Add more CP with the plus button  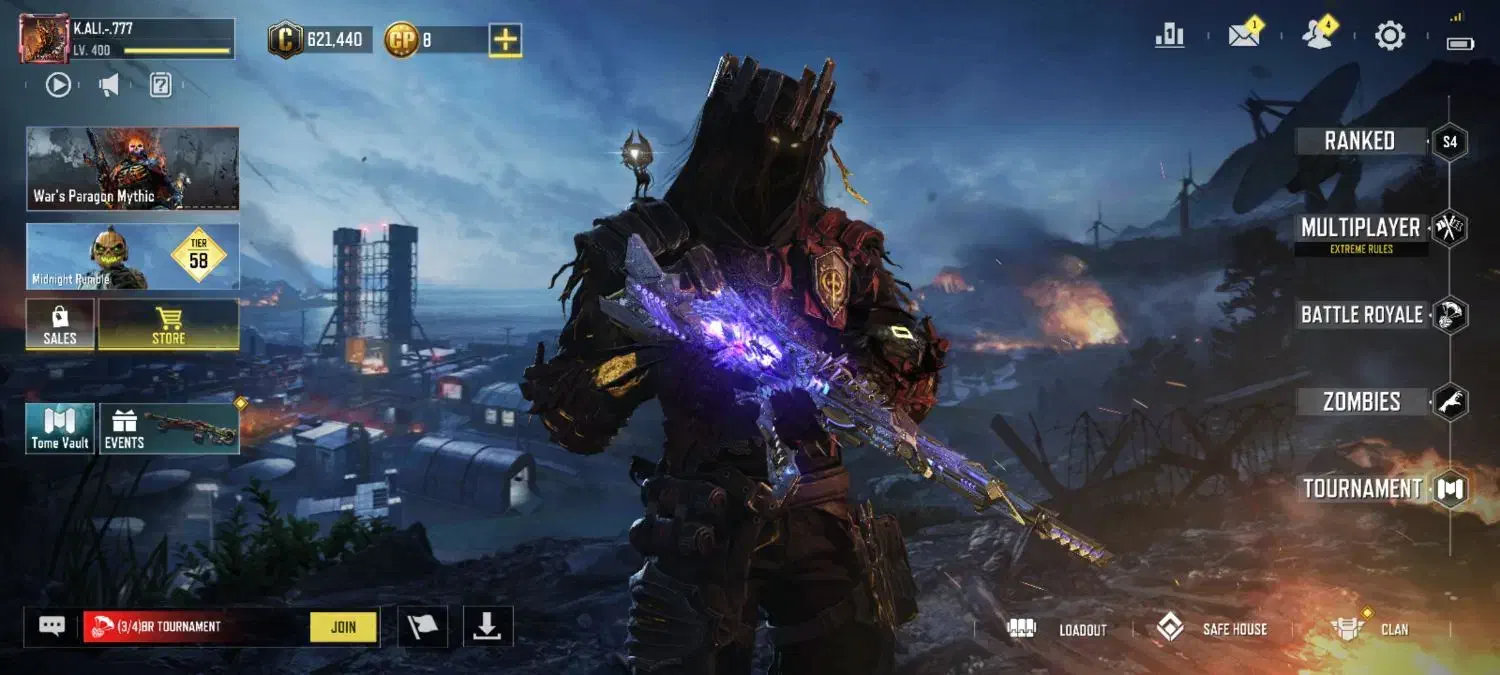tap(505, 40)
